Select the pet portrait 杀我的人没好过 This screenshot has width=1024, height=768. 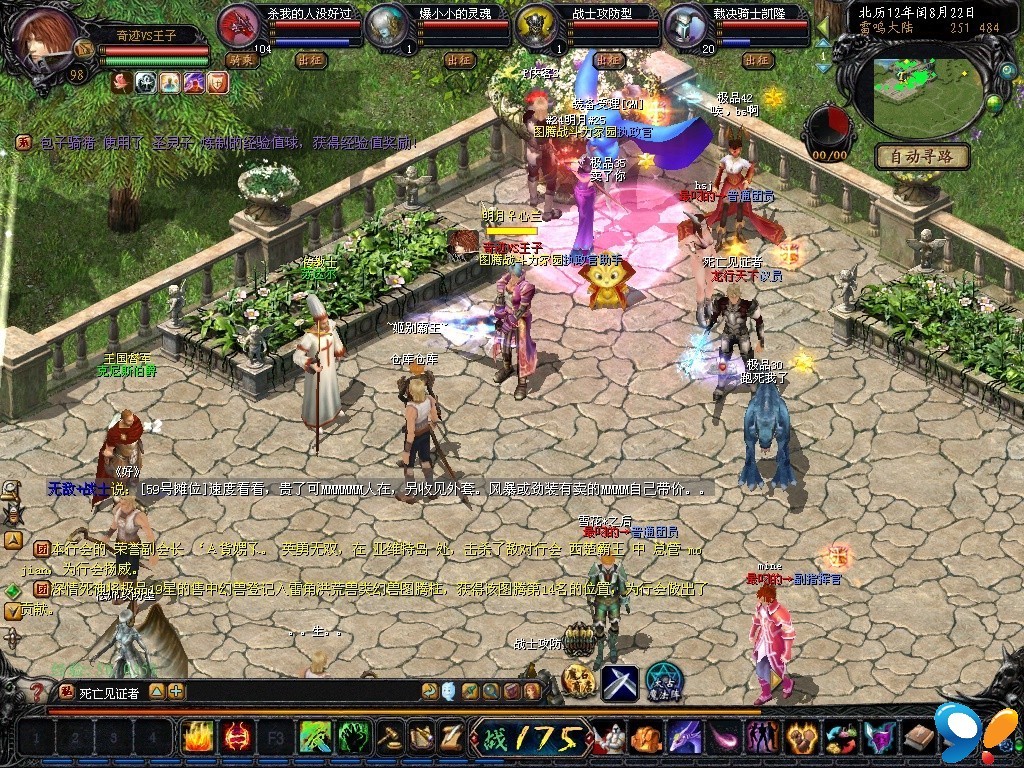click(x=238, y=25)
